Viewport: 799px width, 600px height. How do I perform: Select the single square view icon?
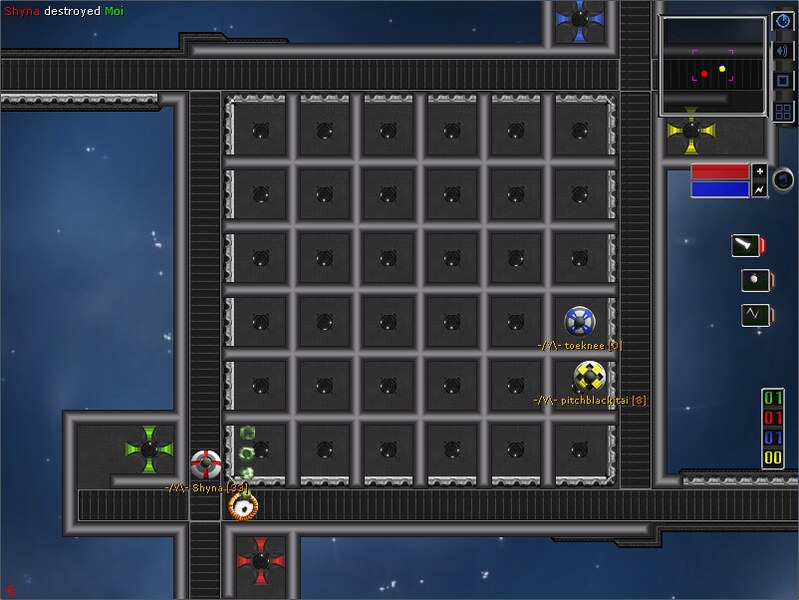coord(783,80)
